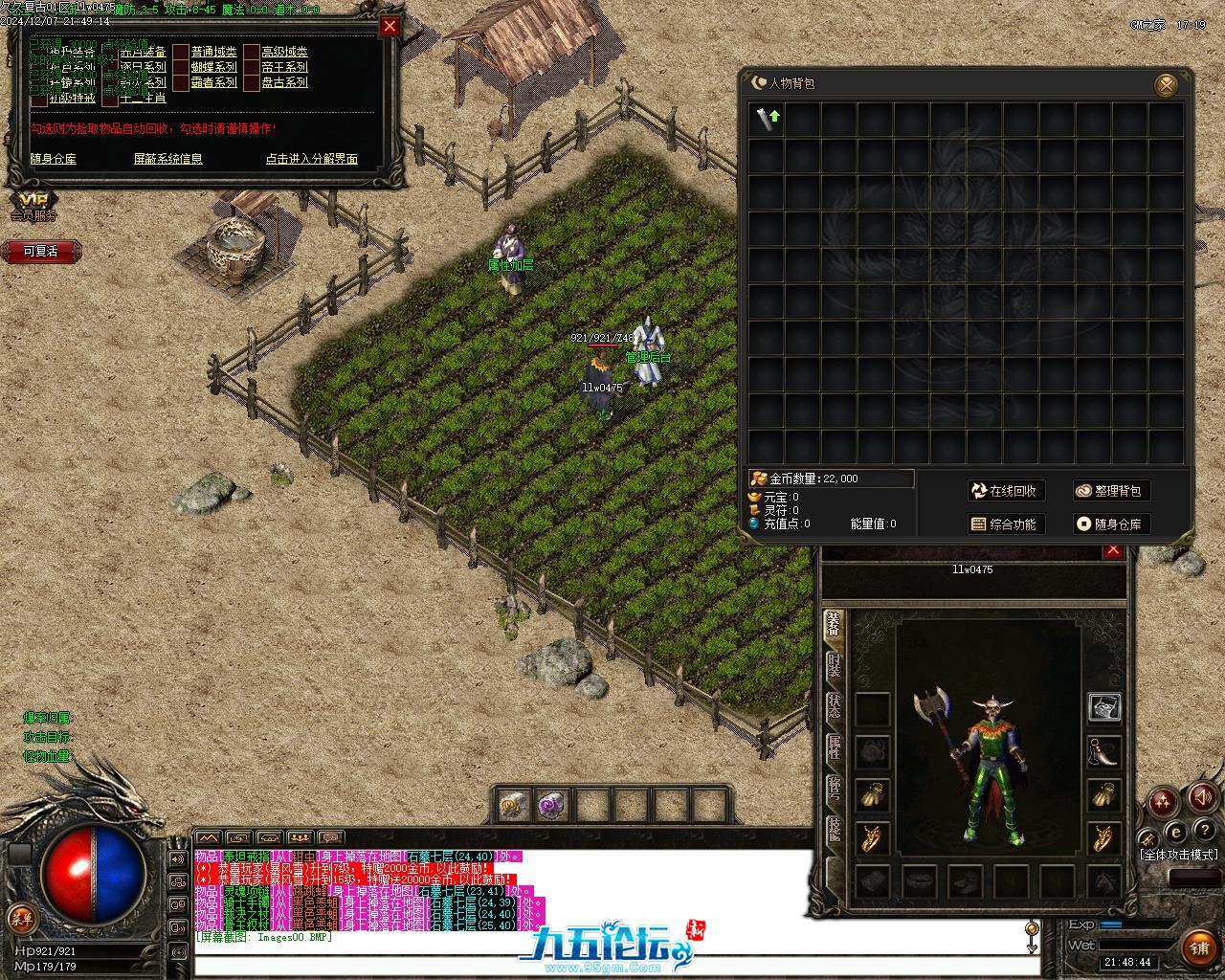The image size is (1225, 980).
Task: Tick the 普通域类 auto-recycle checkbox
Action: 181,52
